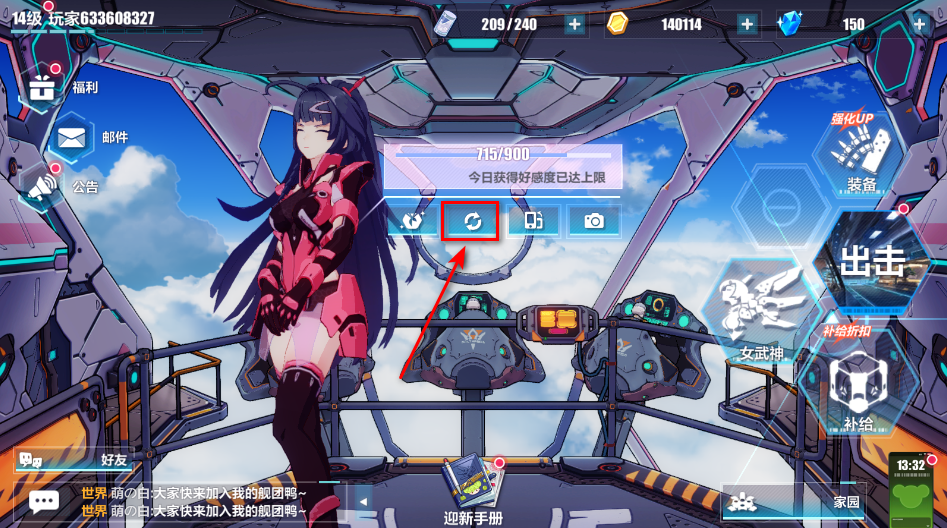Collapse the chat bar with the arrow

tap(364, 501)
